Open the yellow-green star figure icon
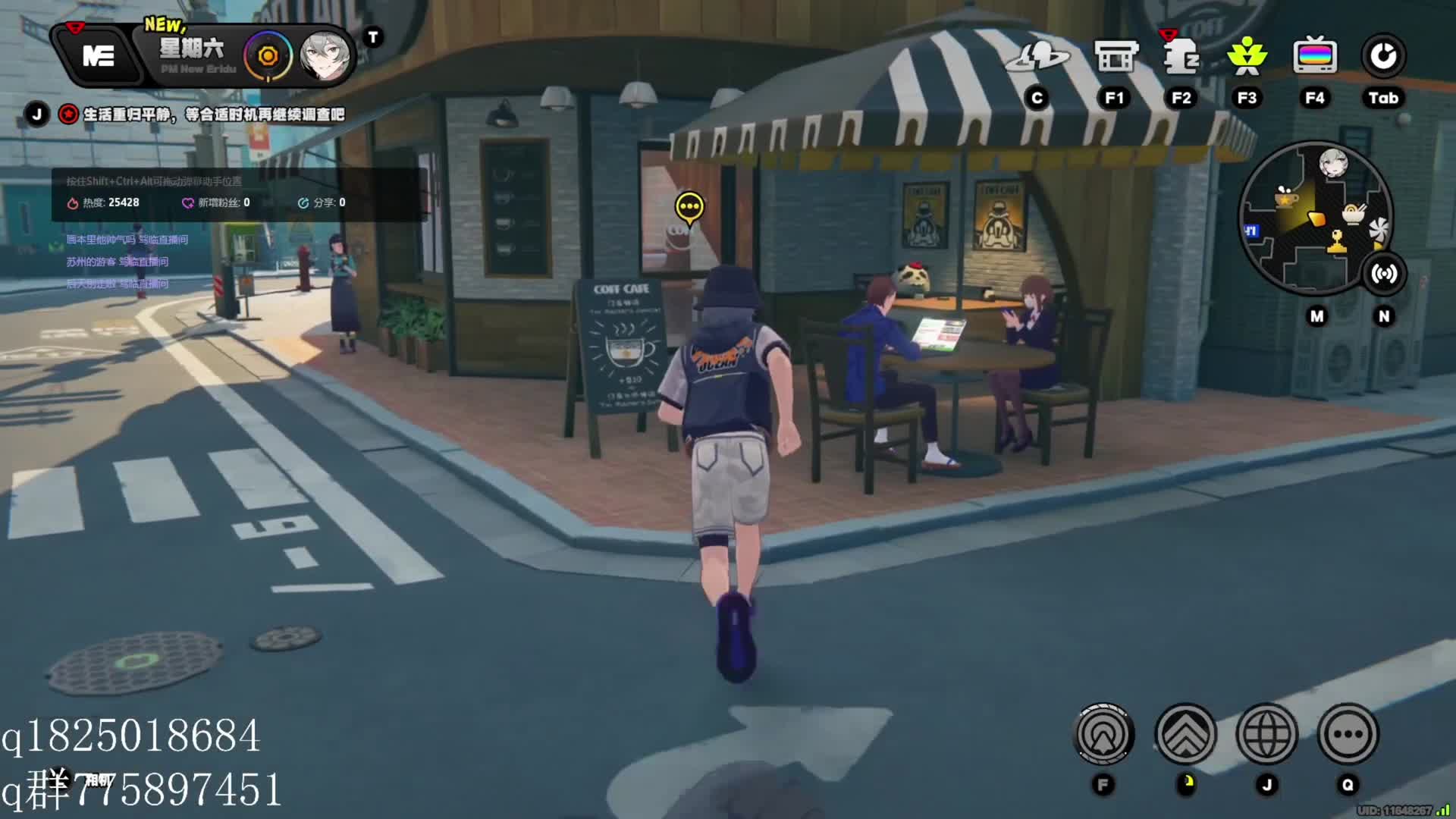This screenshot has width=1456, height=819. point(1247,56)
